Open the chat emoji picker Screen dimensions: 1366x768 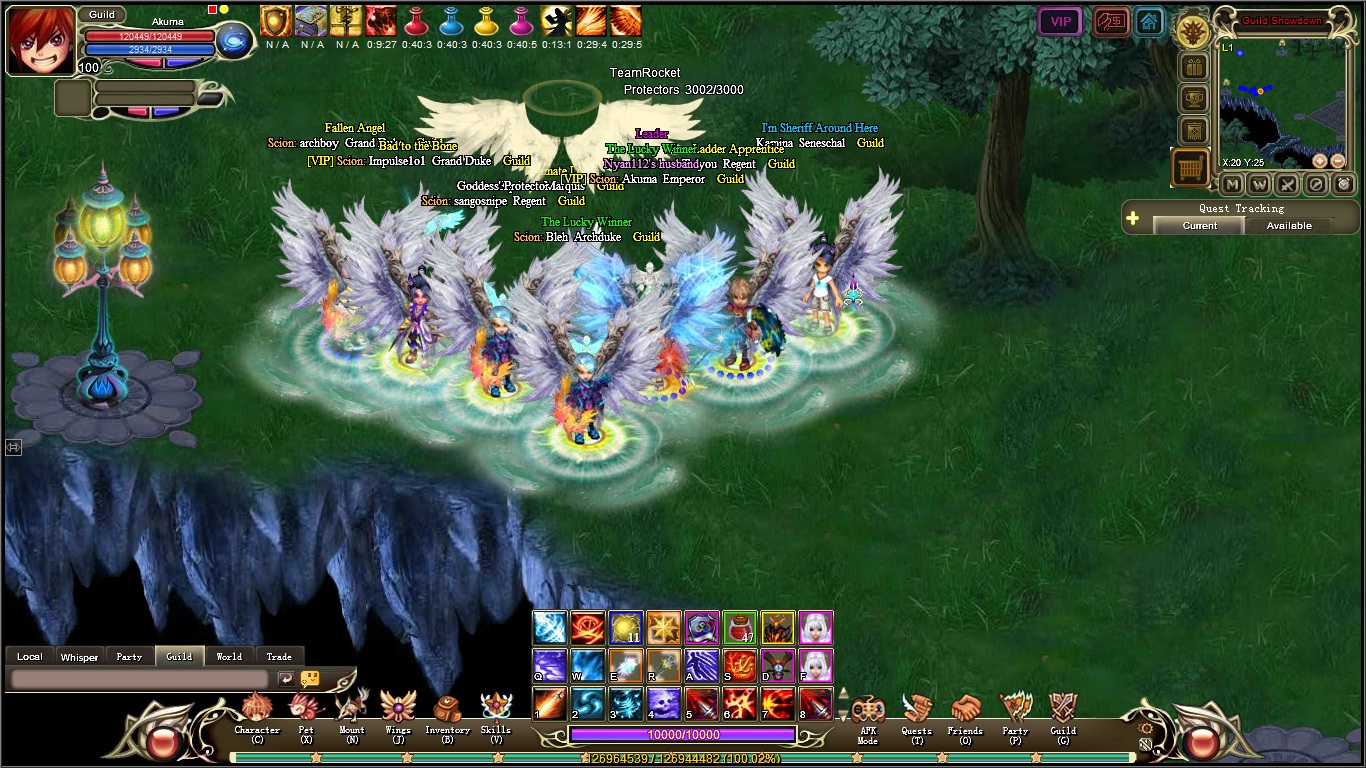(x=310, y=679)
